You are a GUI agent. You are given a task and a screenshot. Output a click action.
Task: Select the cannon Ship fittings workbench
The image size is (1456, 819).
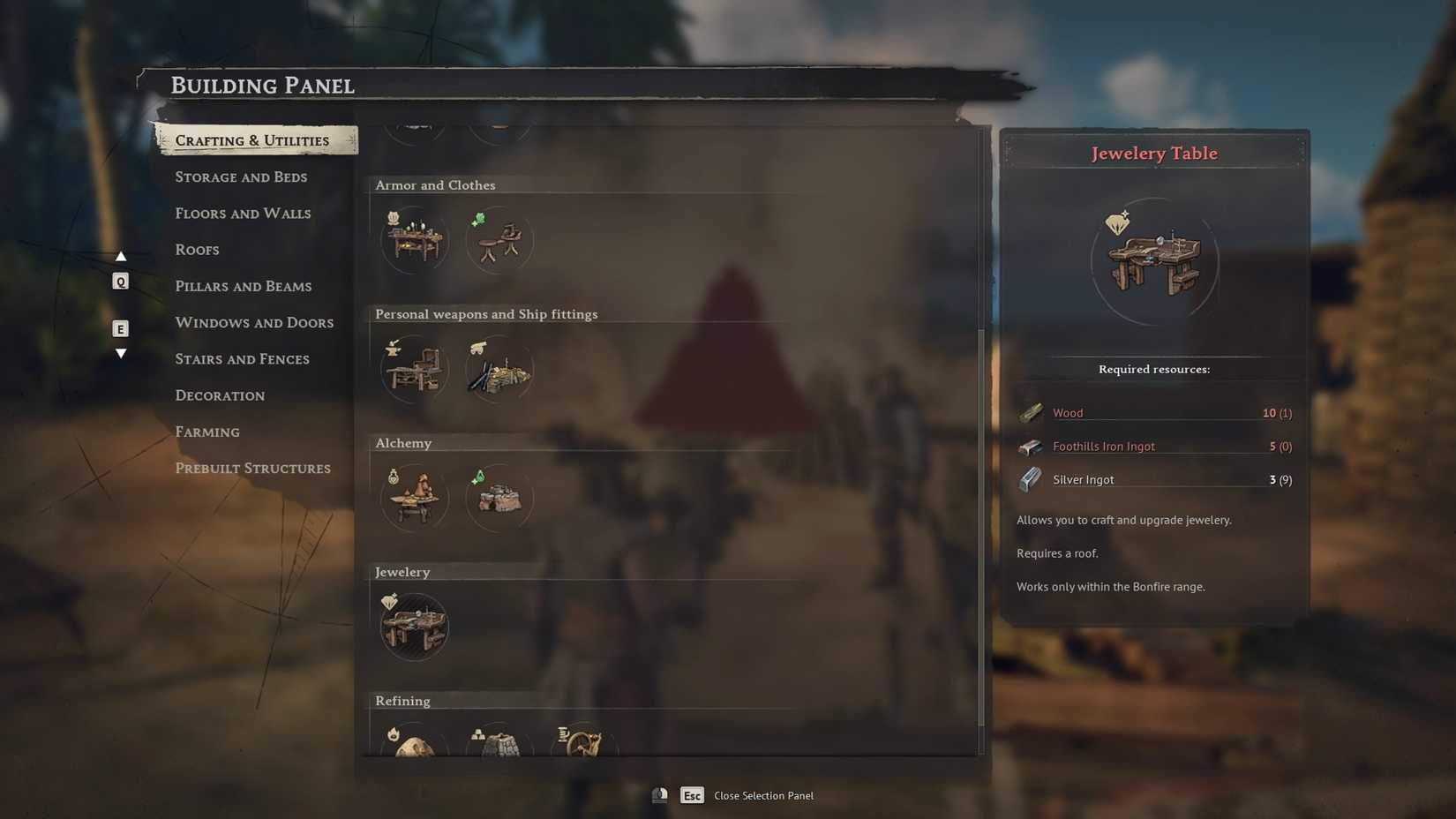[499, 369]
